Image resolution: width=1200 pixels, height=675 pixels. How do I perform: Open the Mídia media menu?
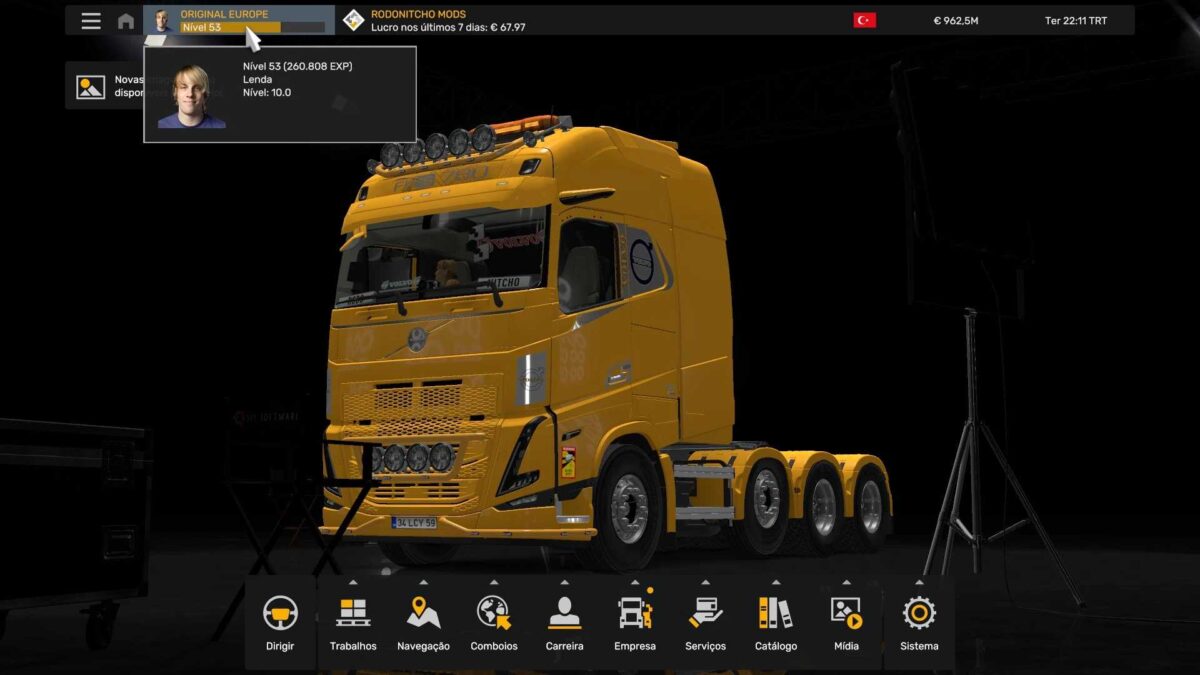[x=846, y=622]
